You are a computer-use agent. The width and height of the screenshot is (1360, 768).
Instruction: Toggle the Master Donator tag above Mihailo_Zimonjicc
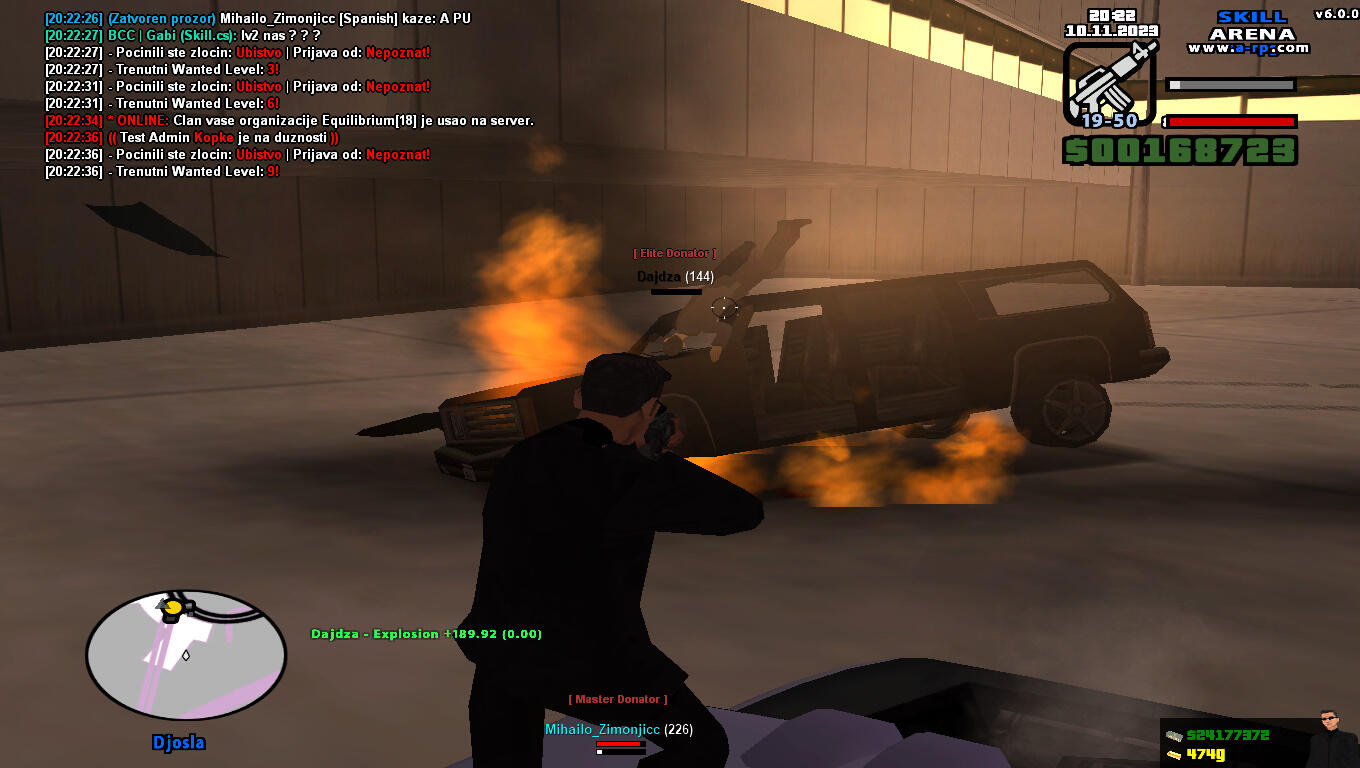point(616,699)
